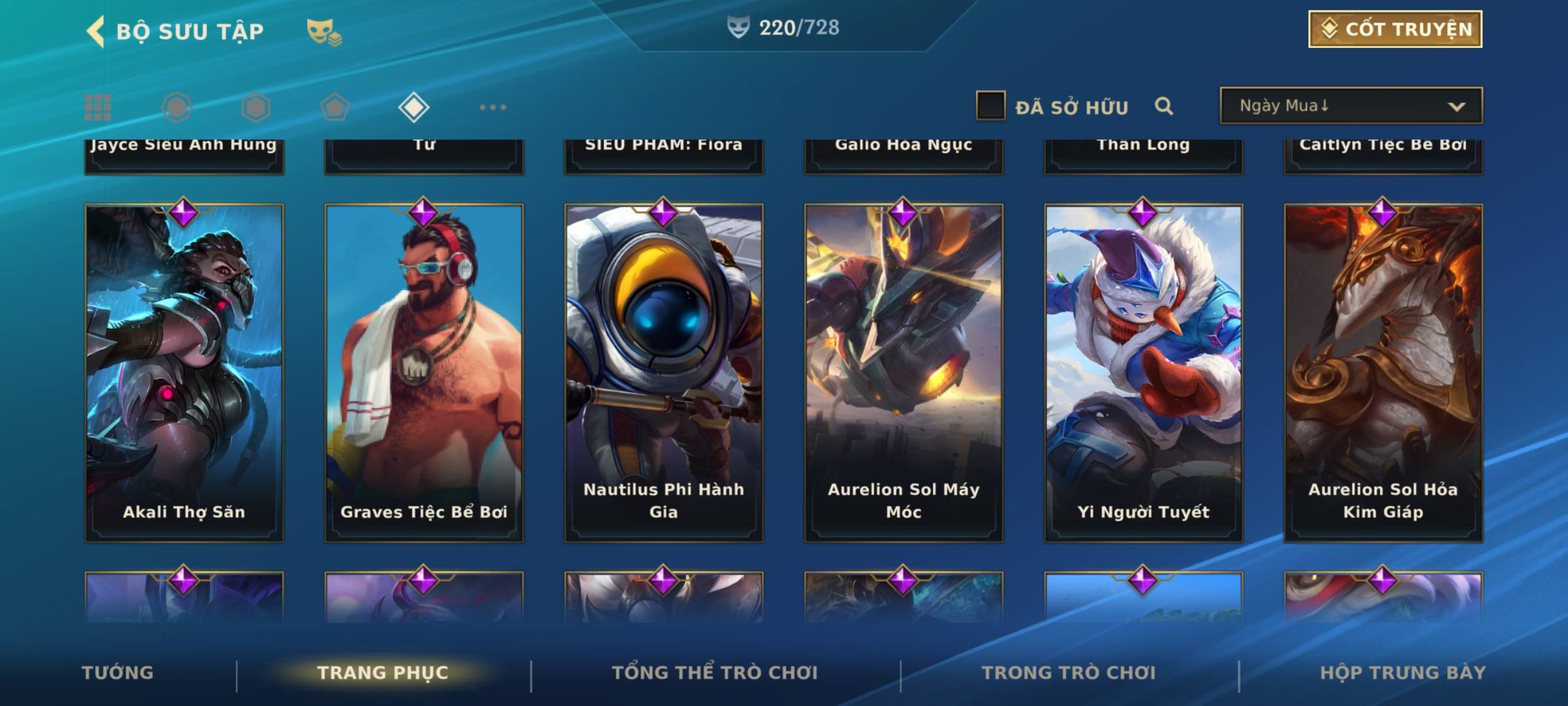Toggle the Đã Sở Hữu checkbox
Image resolution: width=1568 pixels, height=706 pixels.
990,106
